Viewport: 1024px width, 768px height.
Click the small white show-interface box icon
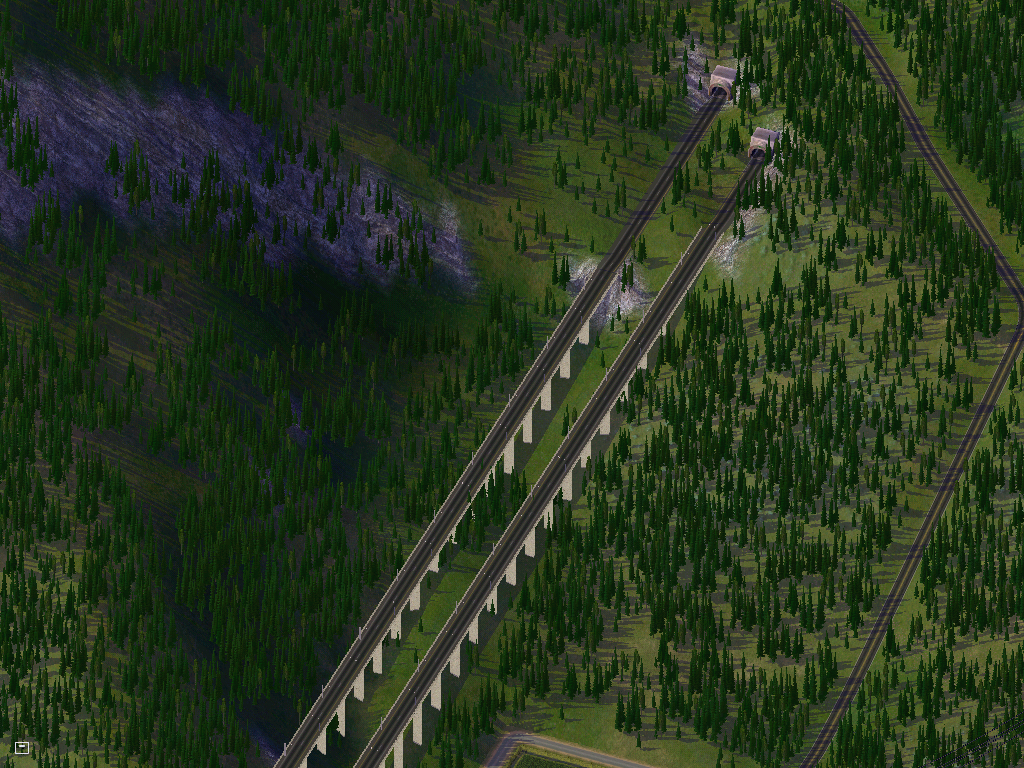22,747
